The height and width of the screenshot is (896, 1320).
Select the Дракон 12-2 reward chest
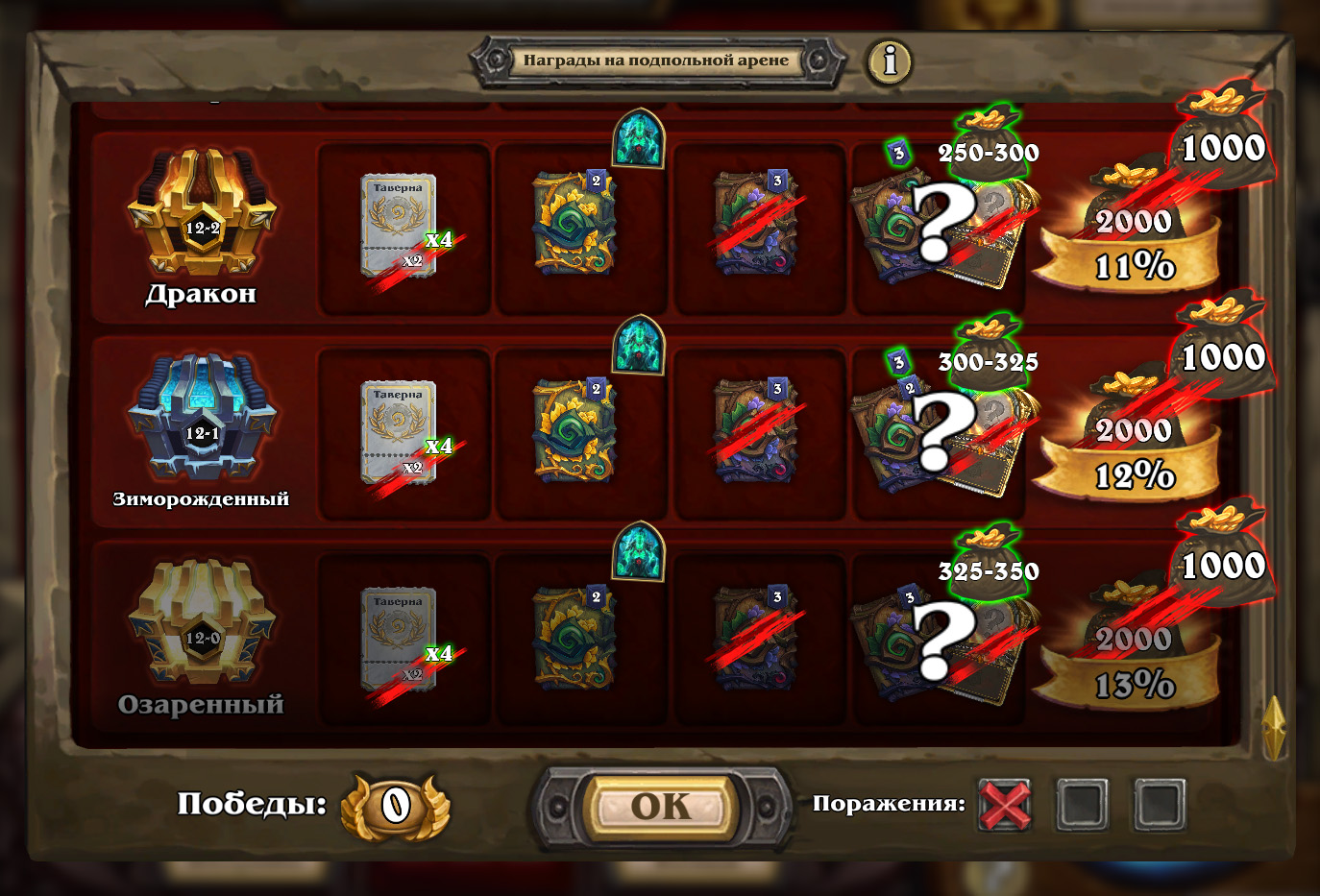pos(202,213)
